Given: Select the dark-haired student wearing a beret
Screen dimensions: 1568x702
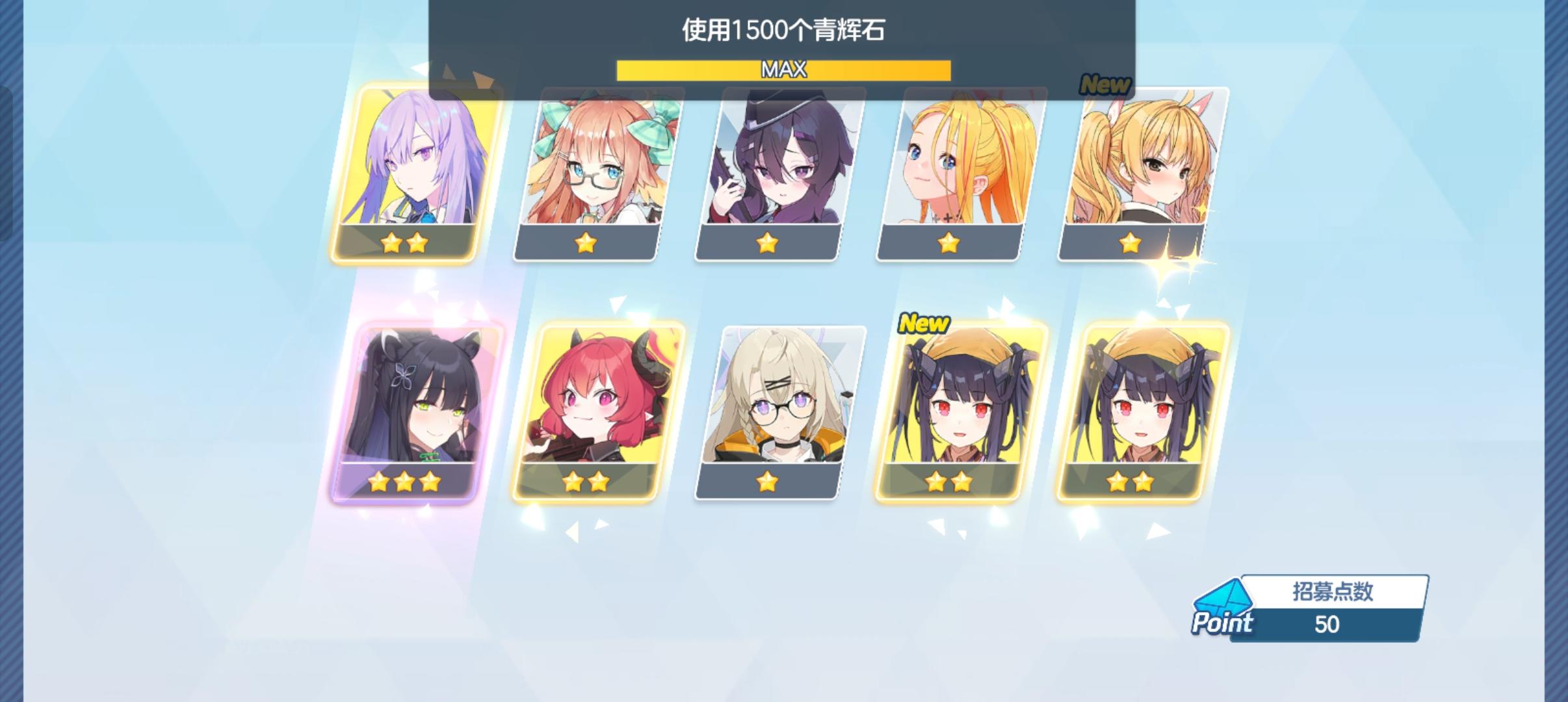Looking at the screenshot, I should [x=774, y=169].
